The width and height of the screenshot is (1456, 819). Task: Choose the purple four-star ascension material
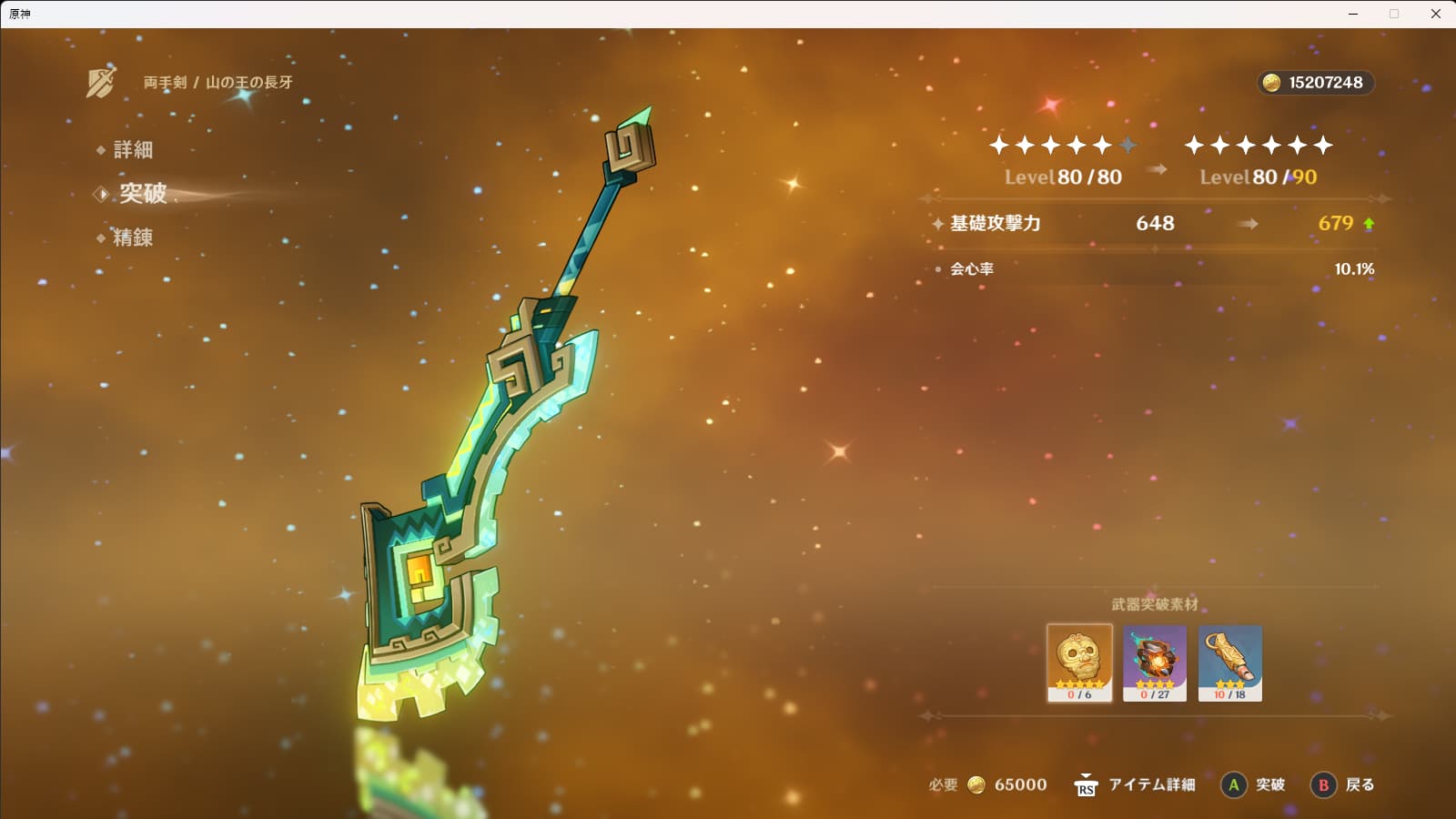click(1155, 662)
